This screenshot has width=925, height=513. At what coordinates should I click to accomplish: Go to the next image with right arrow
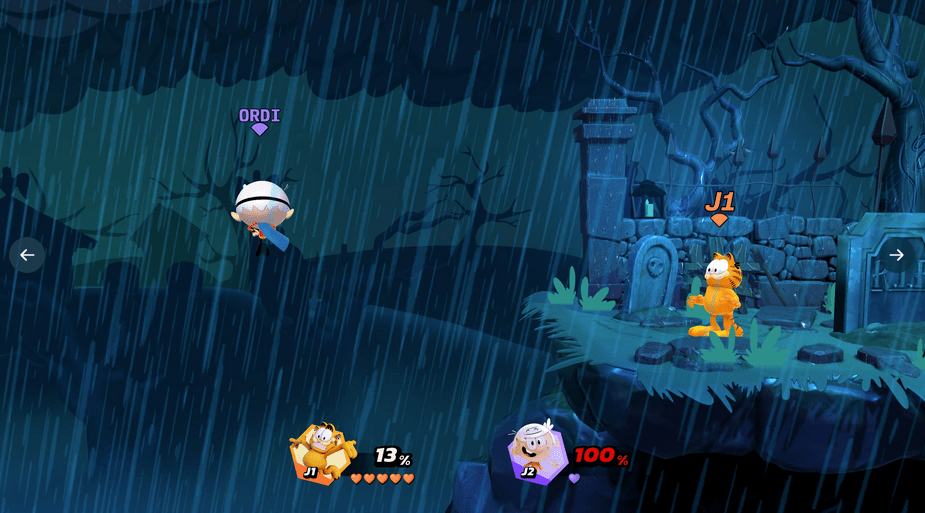pos(896,255)
